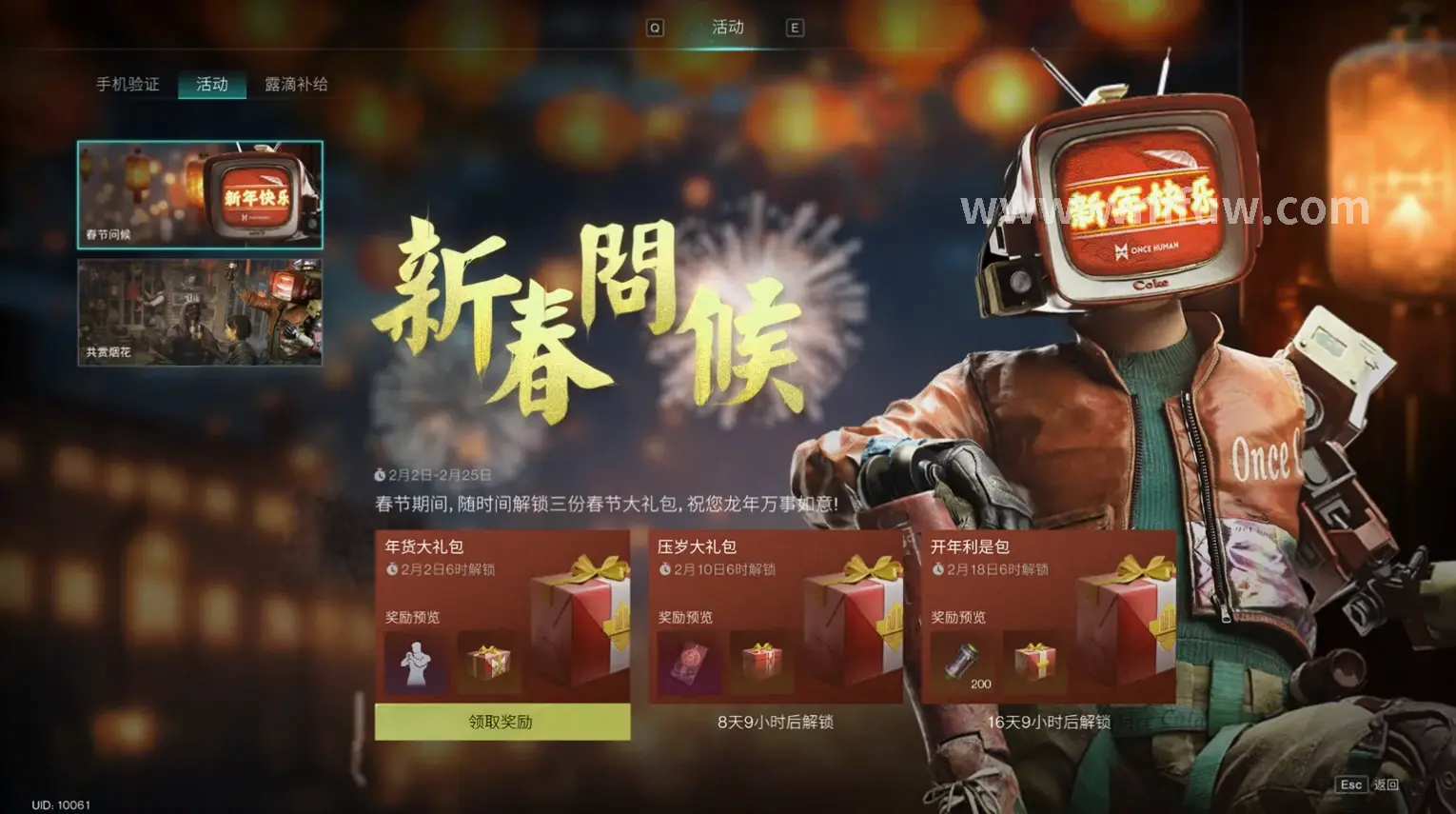Click the Q key shortcut icon
1456x814 pixels.
(654, 28)
